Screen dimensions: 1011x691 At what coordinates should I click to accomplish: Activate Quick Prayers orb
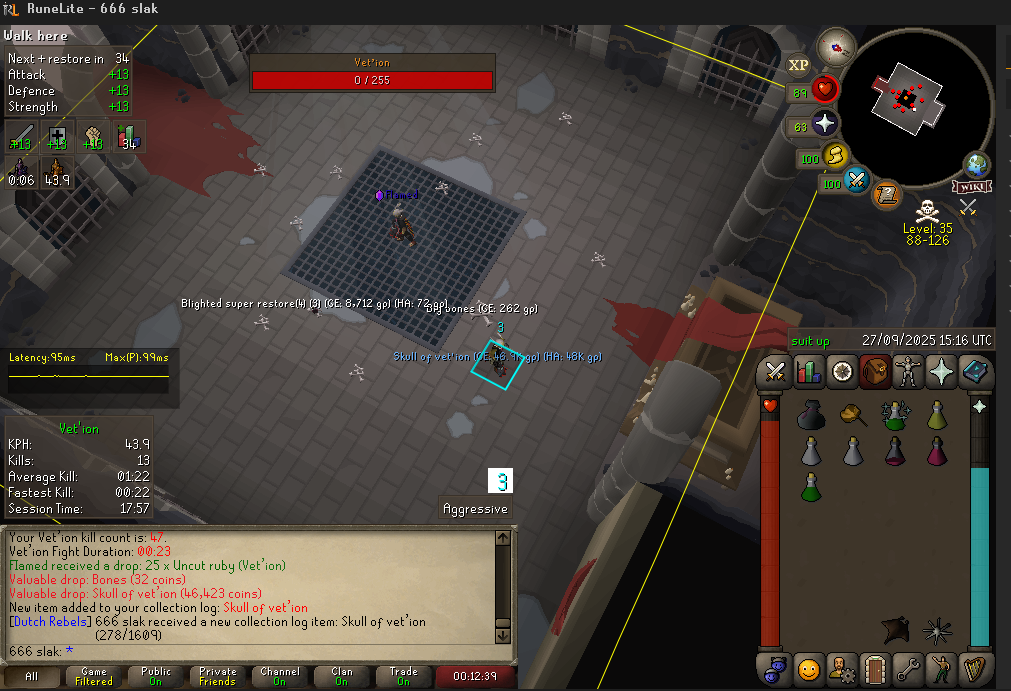(x=825, y=126)
